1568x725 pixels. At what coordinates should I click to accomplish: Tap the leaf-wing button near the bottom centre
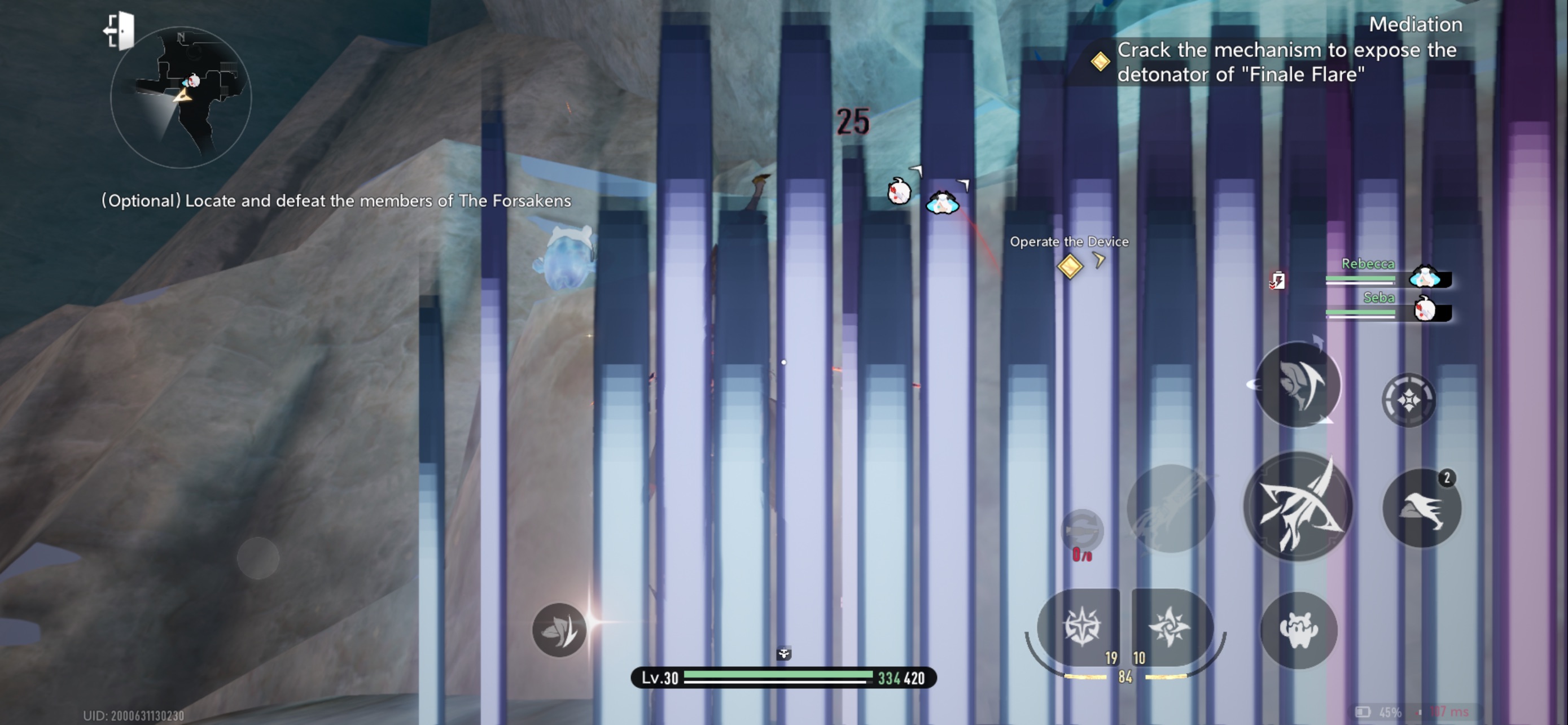(x=559, y=630)
